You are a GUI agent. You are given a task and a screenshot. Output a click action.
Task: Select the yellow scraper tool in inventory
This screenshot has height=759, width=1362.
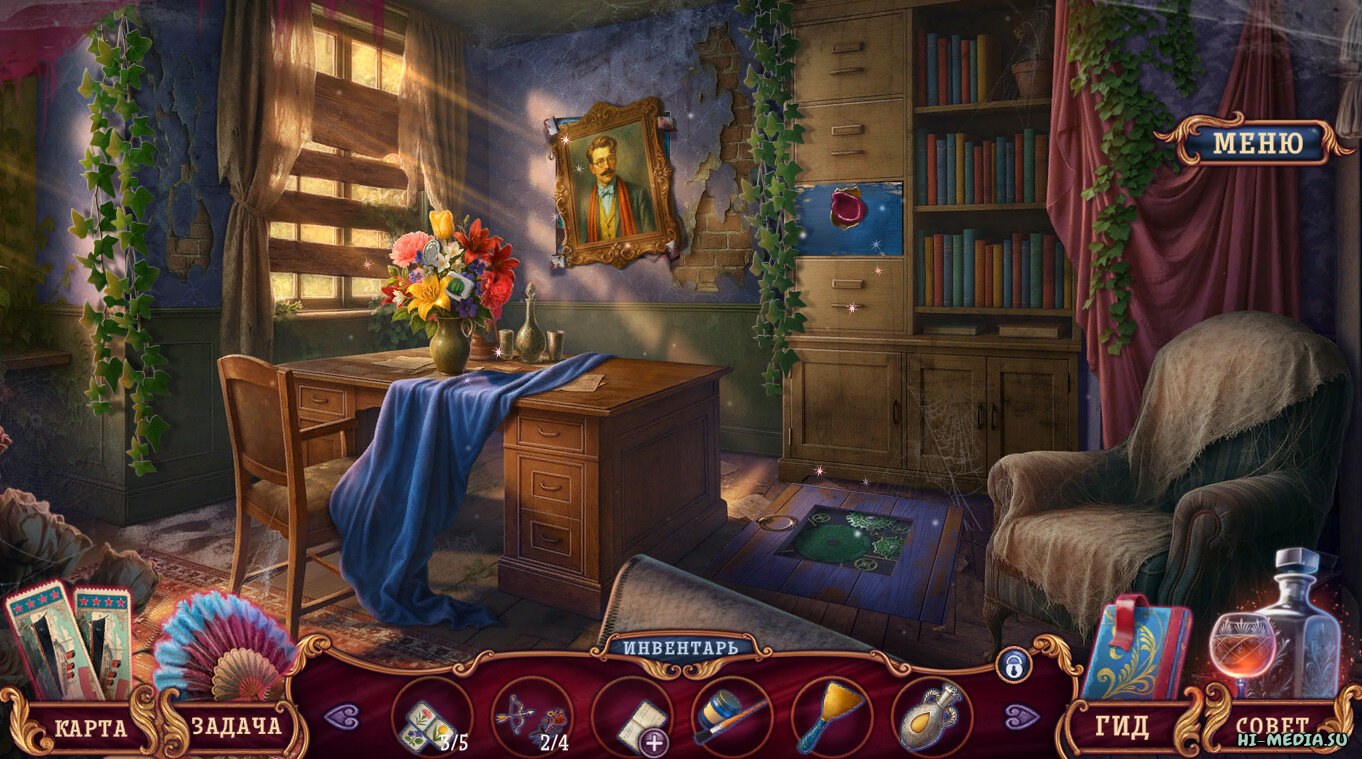830,718
